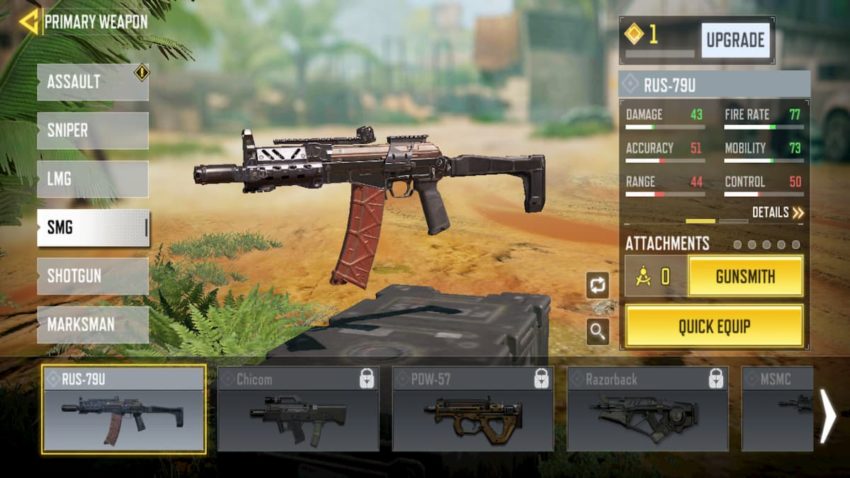Image resolution: width=850 pixels, height=478 pixels.
Task: Select the MSMC weapon card
Action: tap(778, 409)
